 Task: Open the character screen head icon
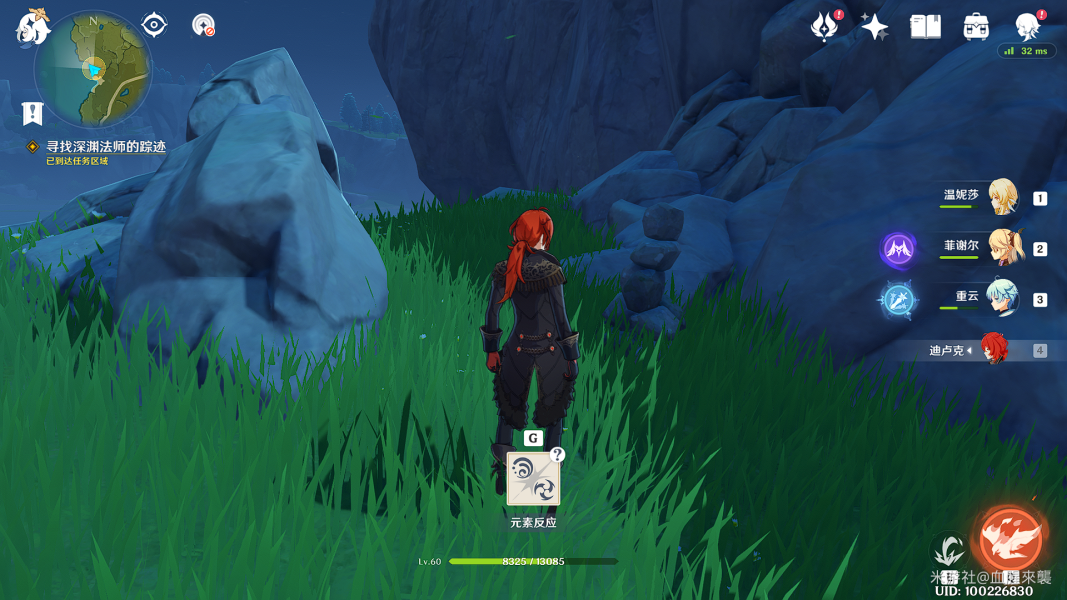pyautogui.click(x=1027, y=25)
